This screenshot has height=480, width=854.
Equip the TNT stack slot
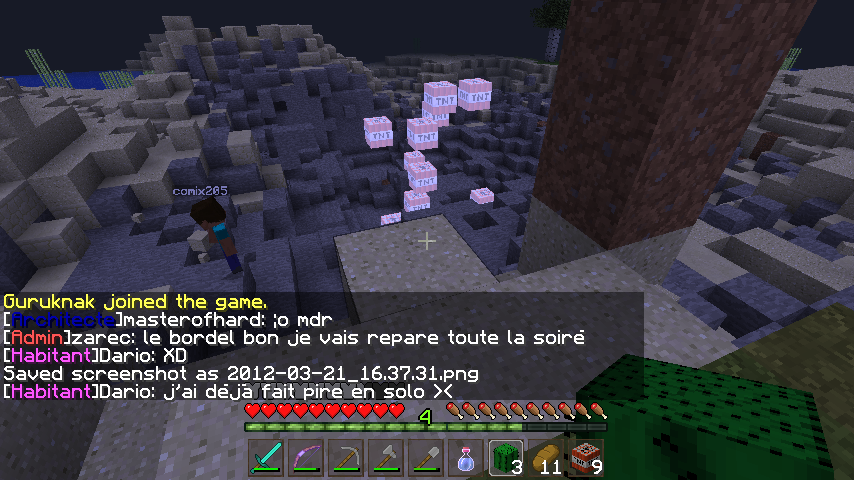(587, 458)
